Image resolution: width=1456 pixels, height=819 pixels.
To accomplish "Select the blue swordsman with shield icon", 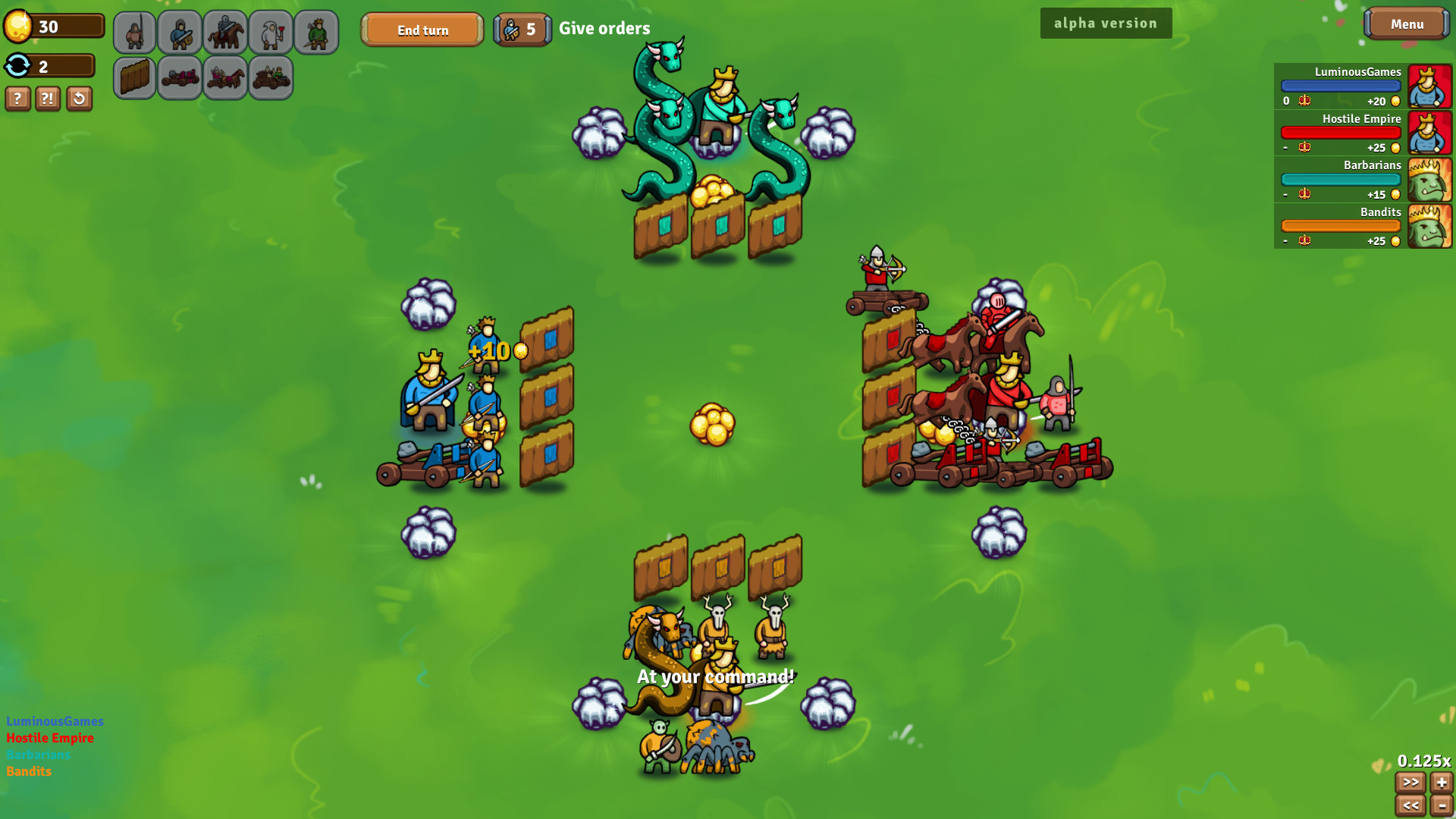I will coord(180,32).
